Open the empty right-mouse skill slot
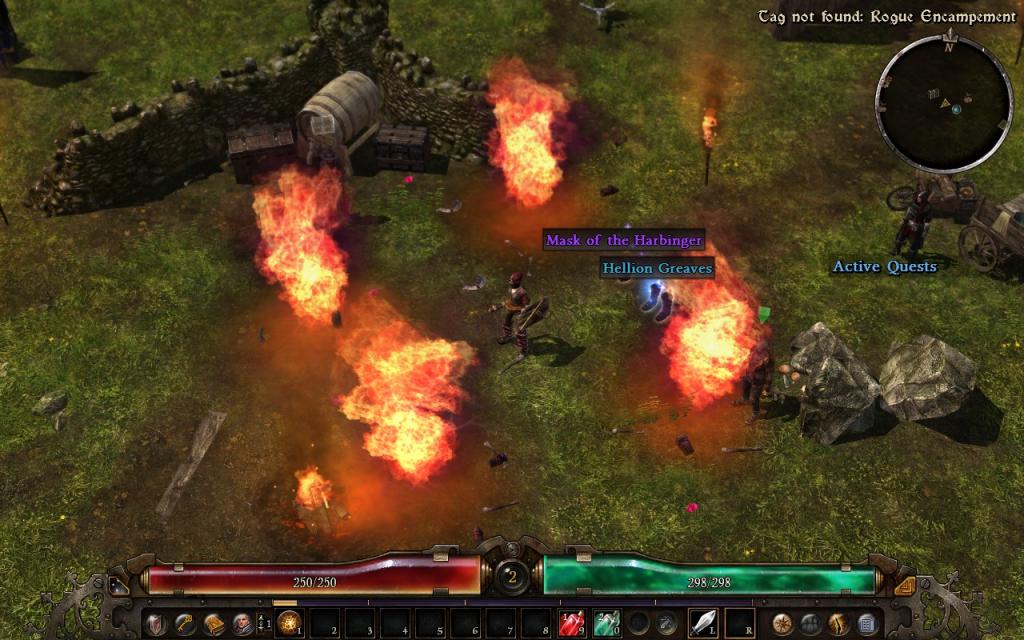Viewport: 1024px width, 640px height. pos(739,624)
